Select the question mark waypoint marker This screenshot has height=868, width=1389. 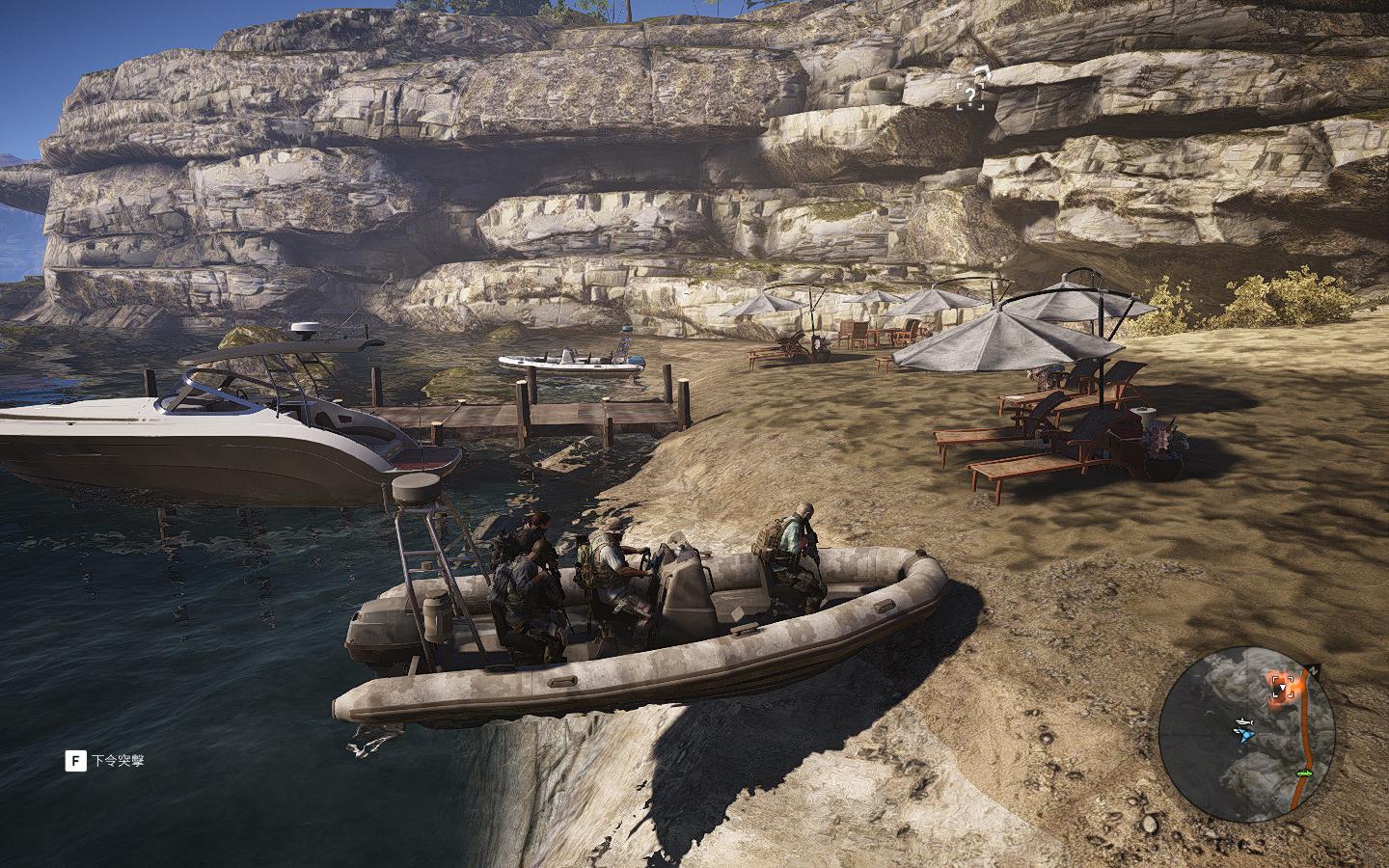click(971, 95)
